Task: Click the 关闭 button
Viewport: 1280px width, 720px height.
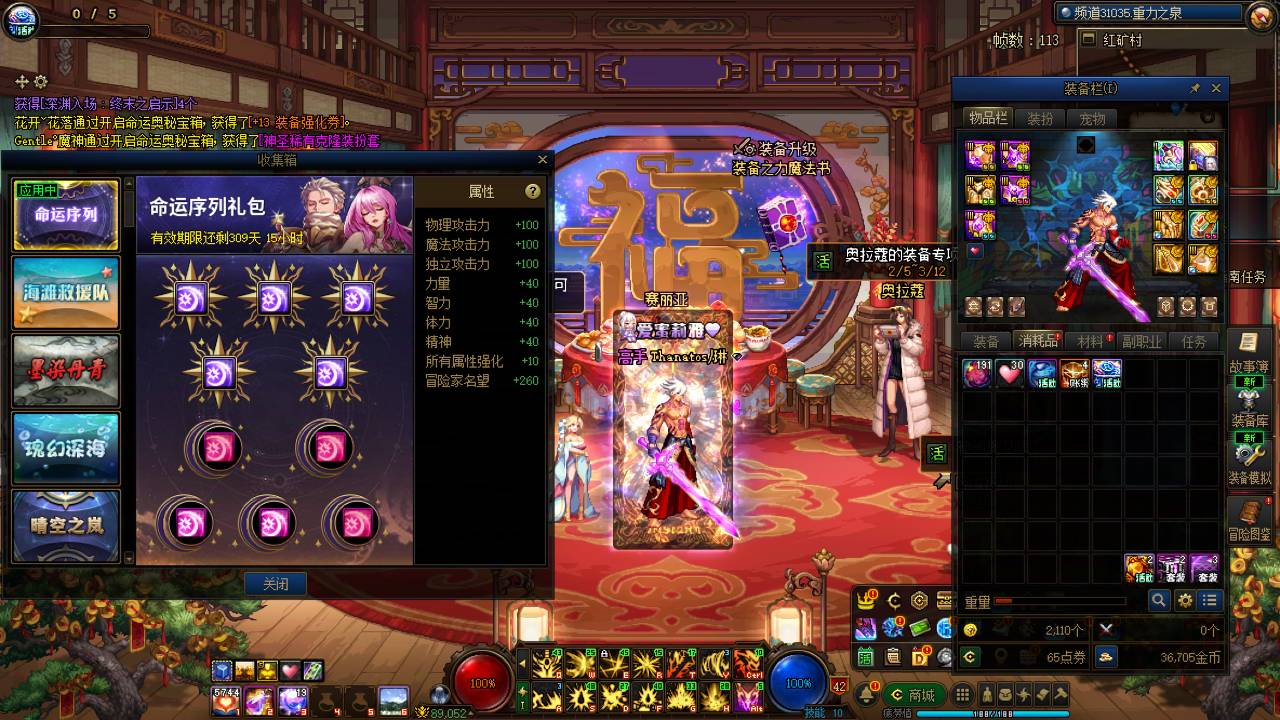Action: (275, 584)
